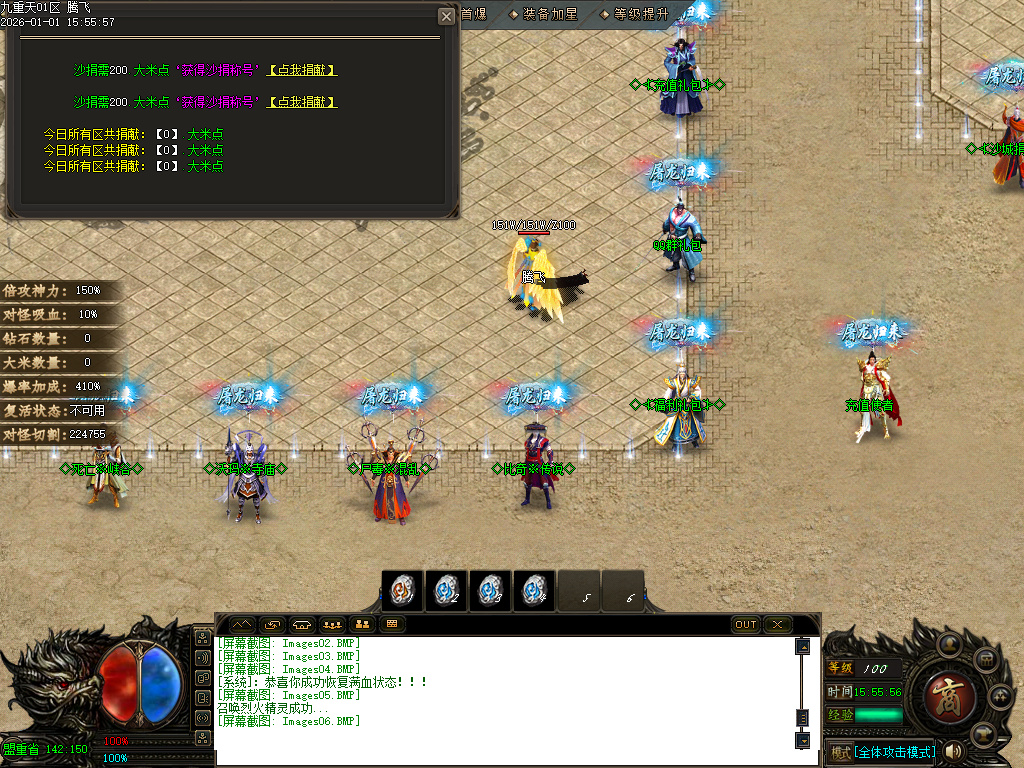
Task: Toggle the sound speaker icon
Action: 953,751
